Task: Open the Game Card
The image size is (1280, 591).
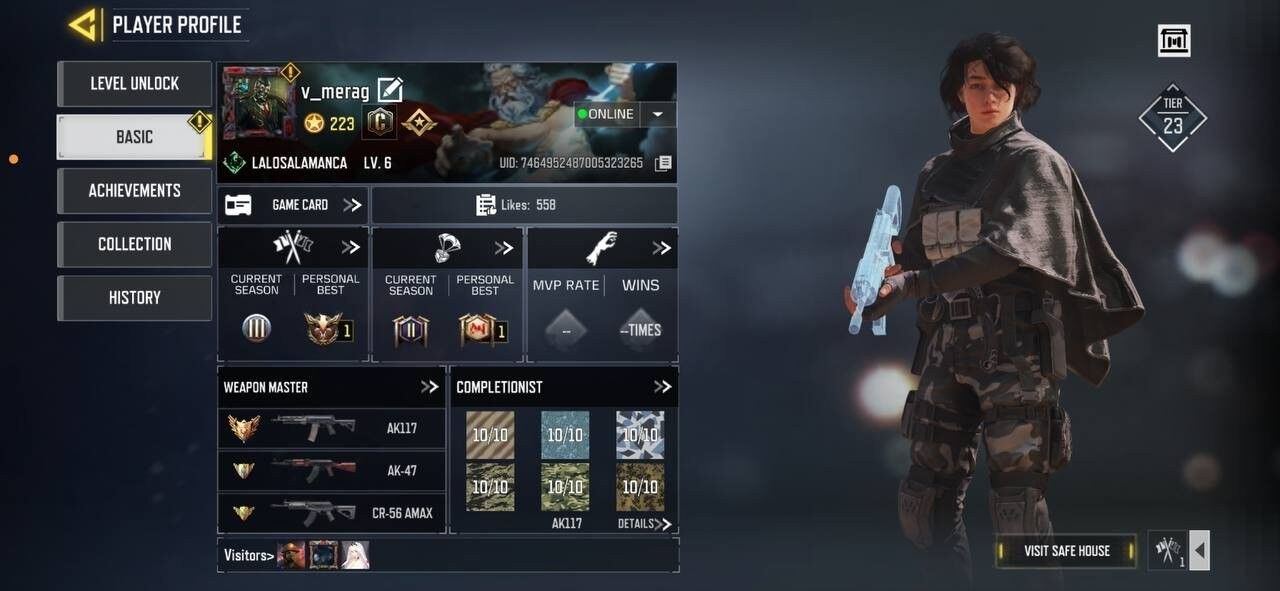Action: point(292,205)
